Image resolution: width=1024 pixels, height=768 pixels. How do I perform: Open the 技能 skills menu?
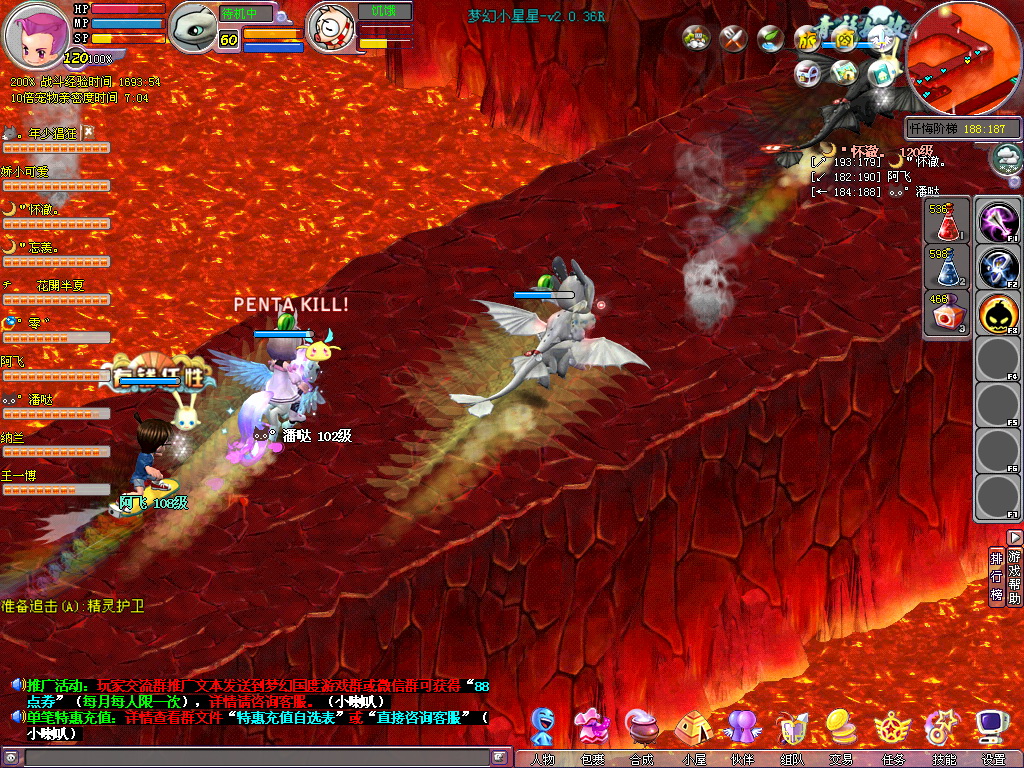942,728
